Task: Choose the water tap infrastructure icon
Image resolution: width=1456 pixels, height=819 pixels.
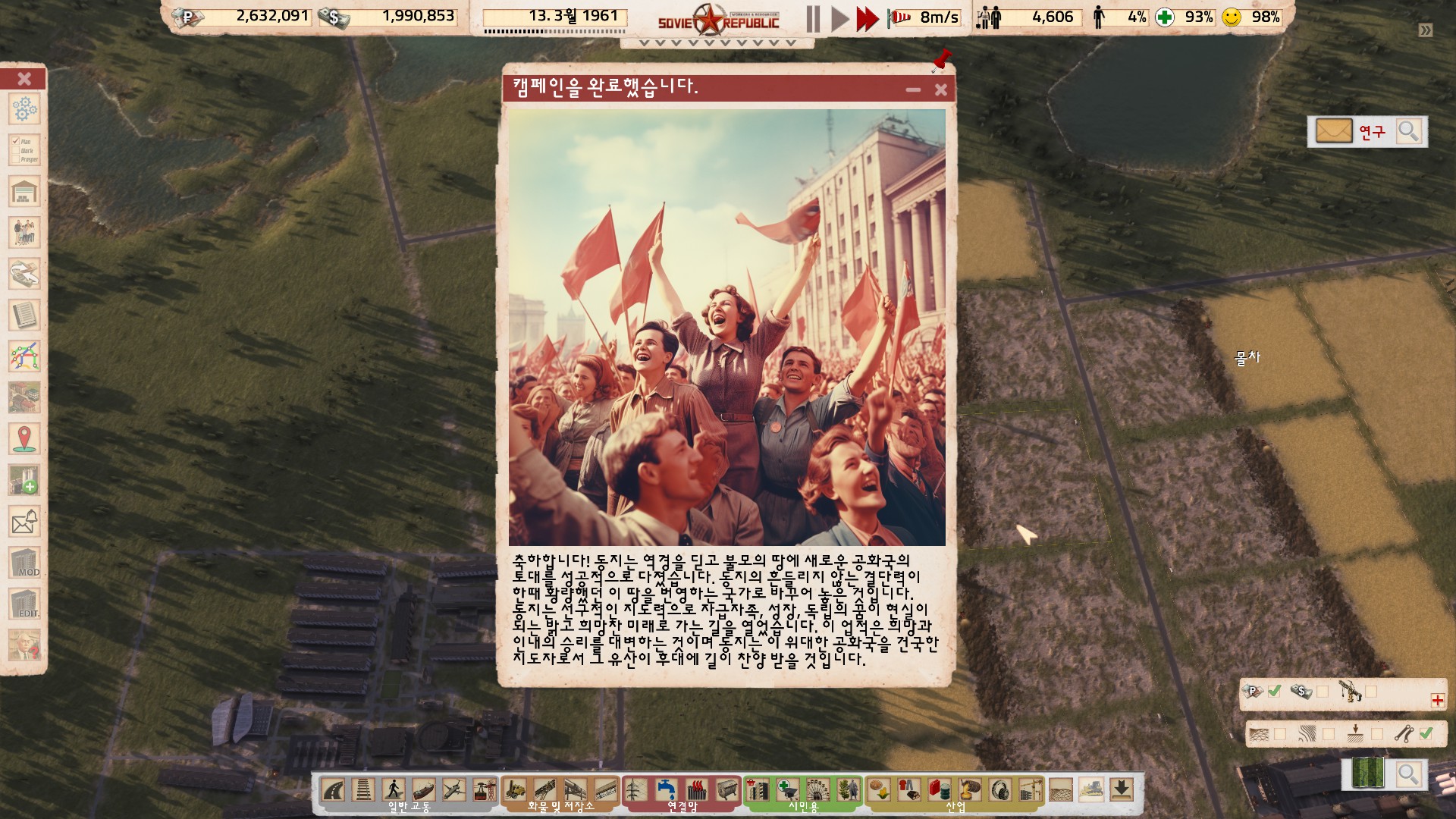Action: (667, 790)
